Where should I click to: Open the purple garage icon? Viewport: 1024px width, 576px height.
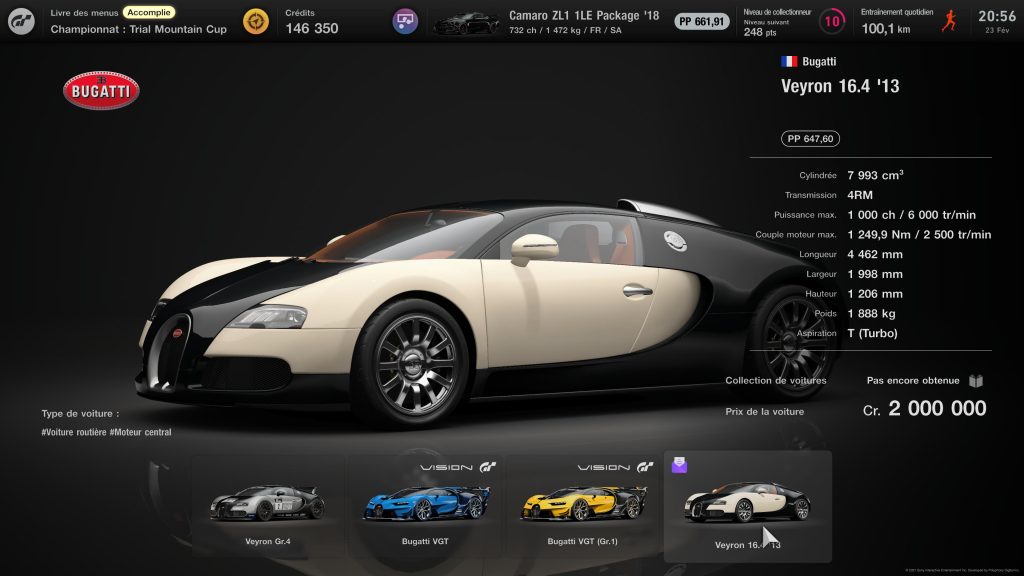[x=405, y=21]
